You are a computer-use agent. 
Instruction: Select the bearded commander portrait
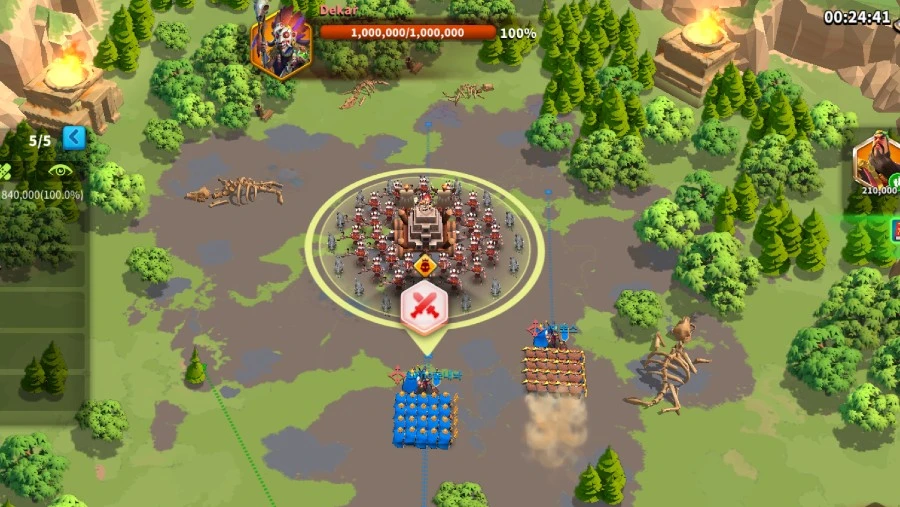(877, 162)
